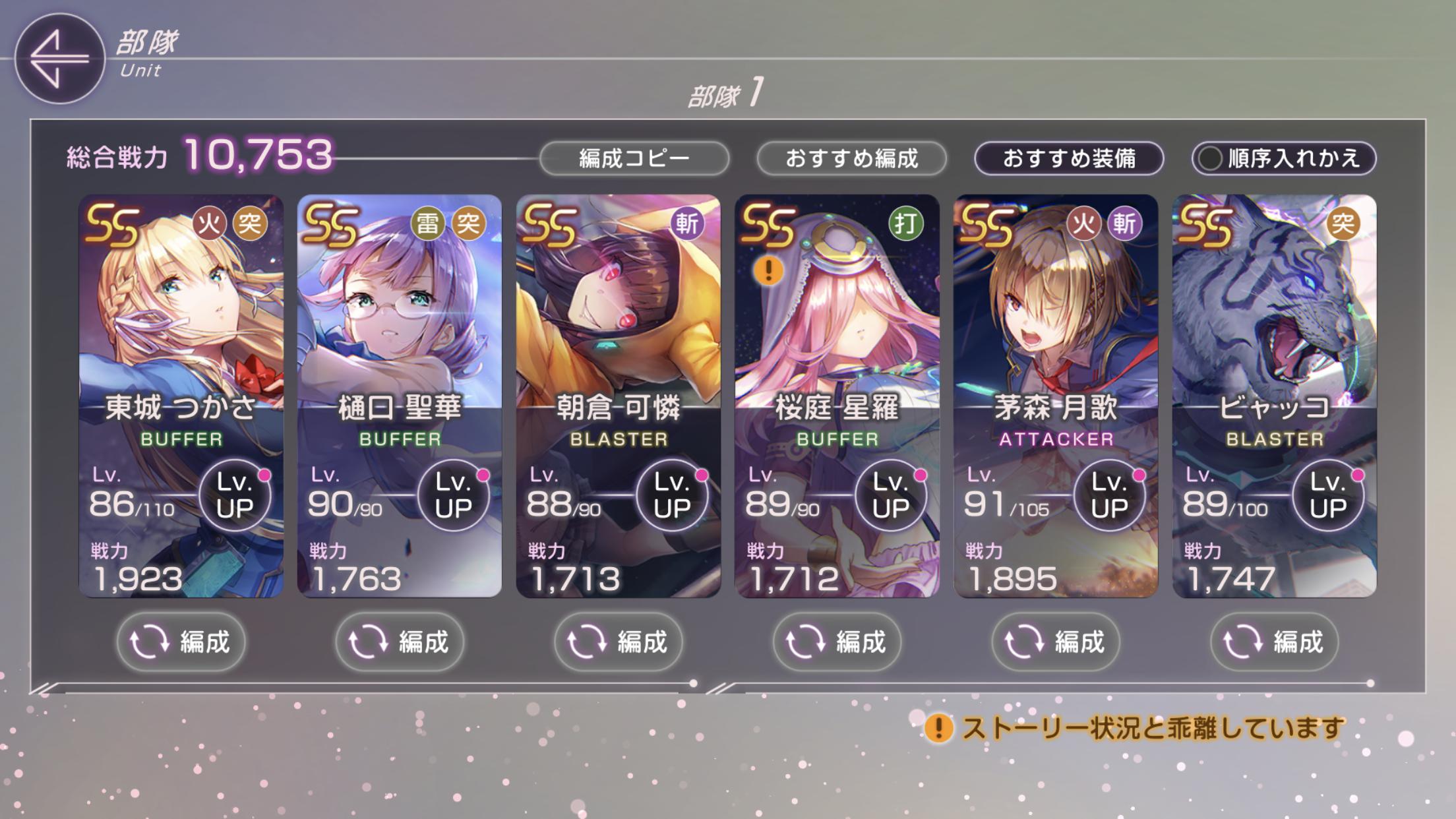
Task: Go back with the arrow button
Action: tap(59, 59)
